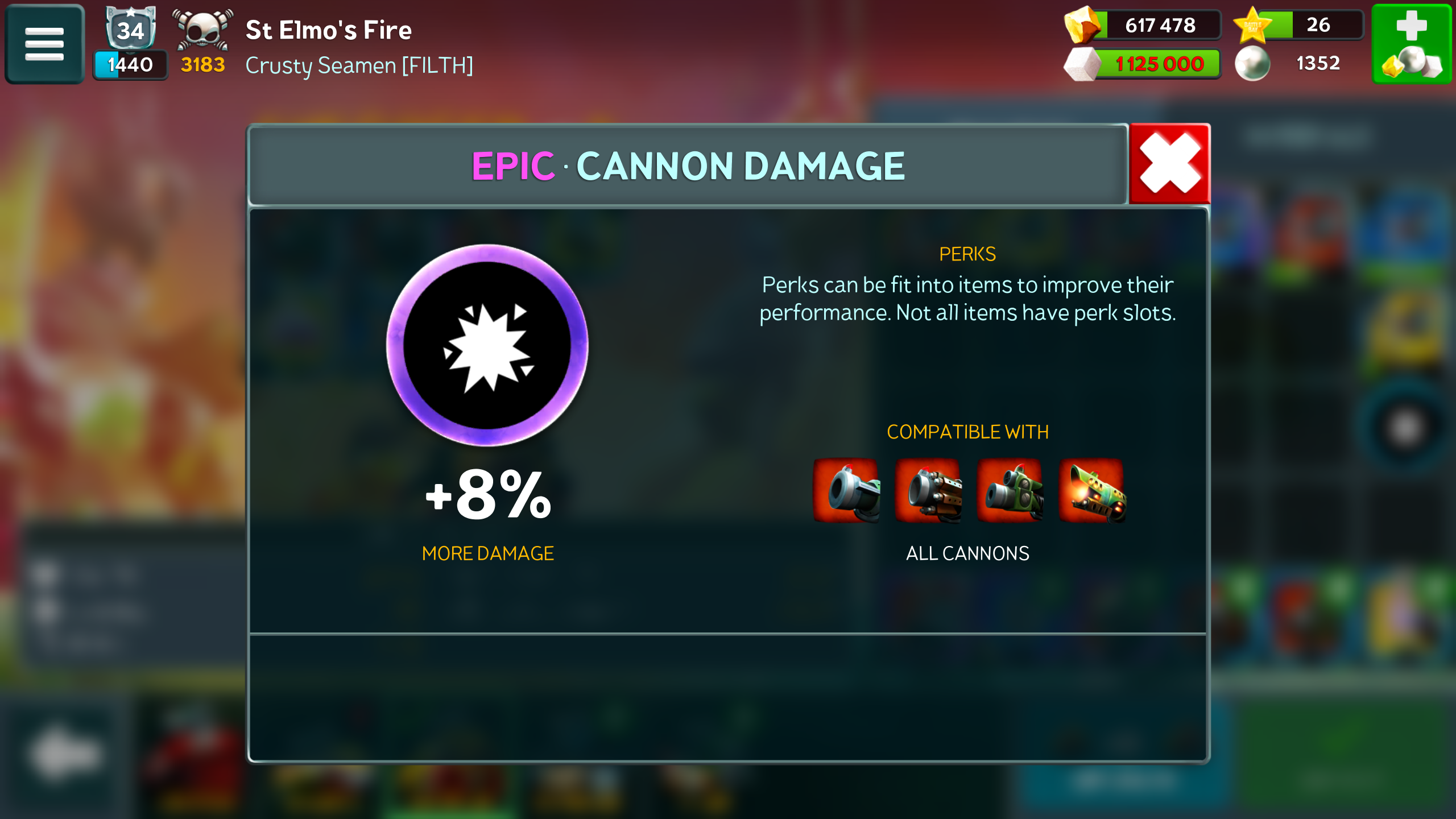Open the hamburger main menu
The height and width of the screenshot is (819, 1456).
pos(44,44)
